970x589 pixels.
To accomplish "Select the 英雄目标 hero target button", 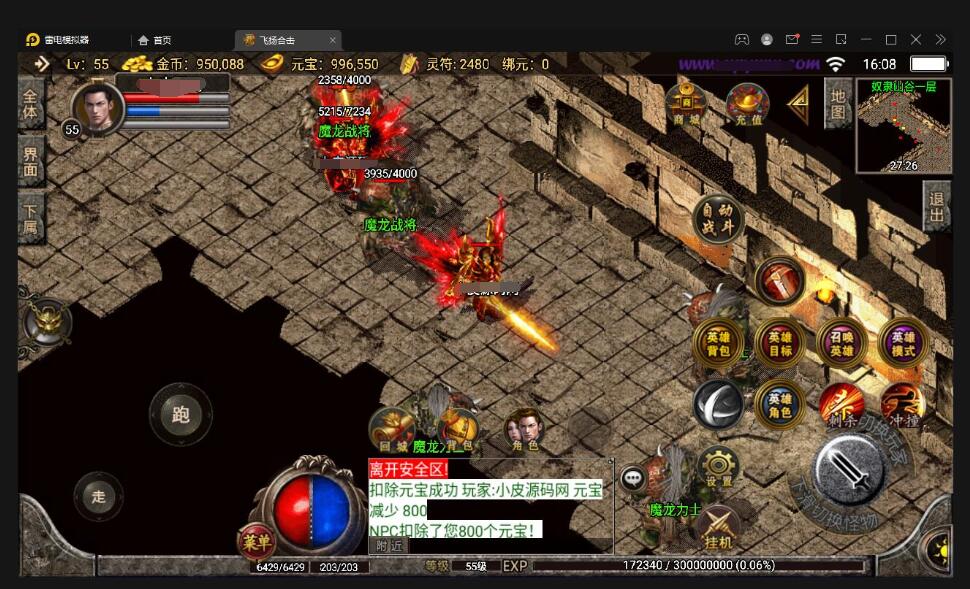I will click(780, 344).
